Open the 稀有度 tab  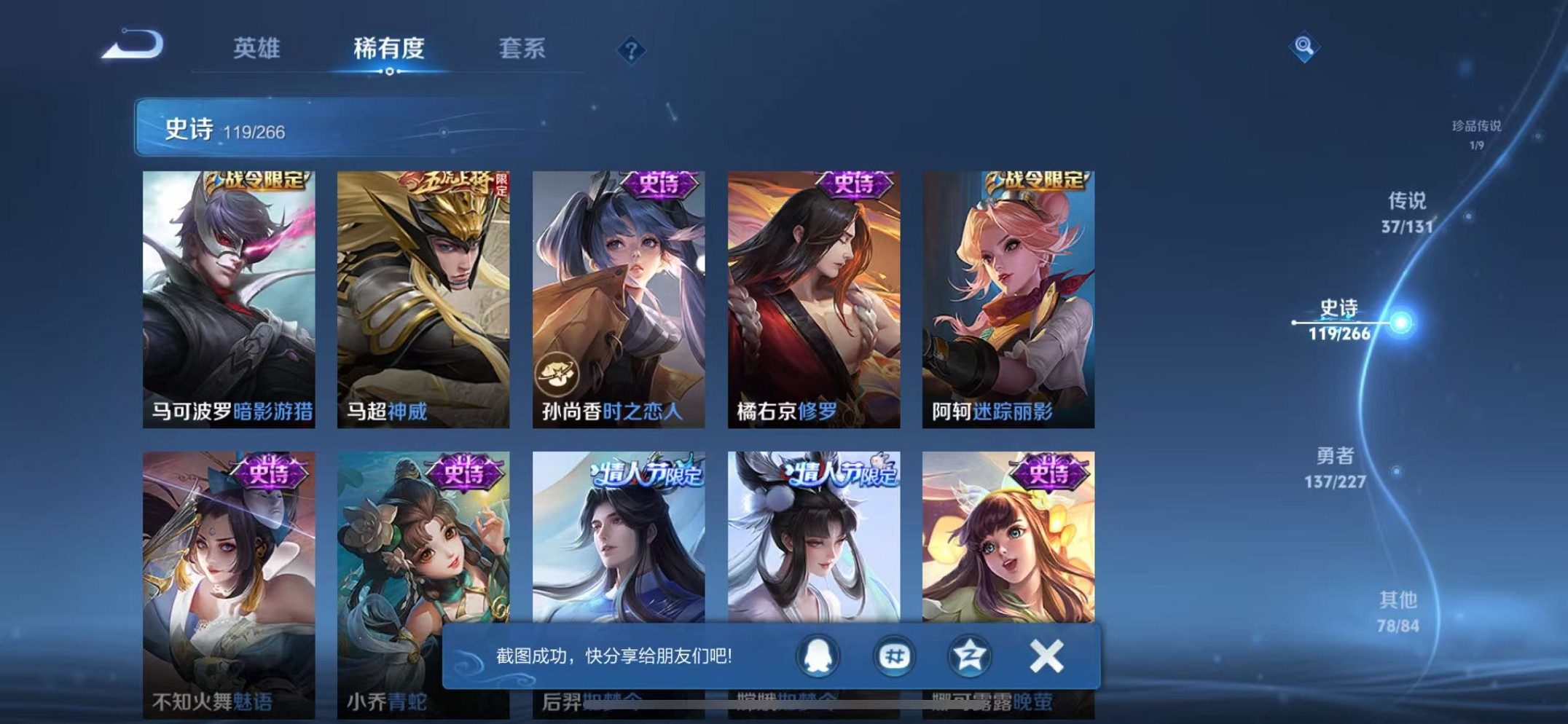389,47
